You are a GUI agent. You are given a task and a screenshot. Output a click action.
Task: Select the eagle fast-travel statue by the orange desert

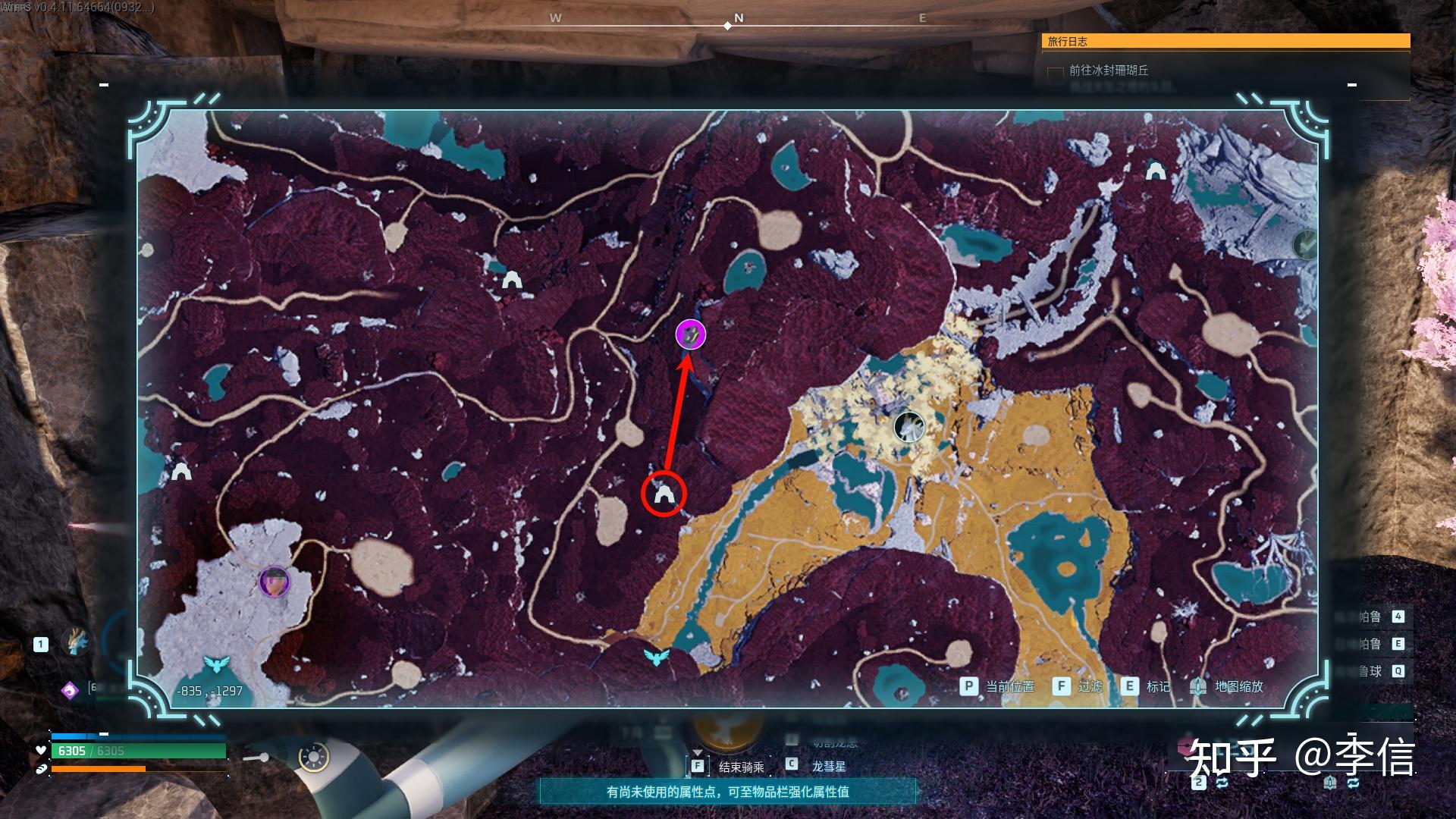(x=657, y=656)
